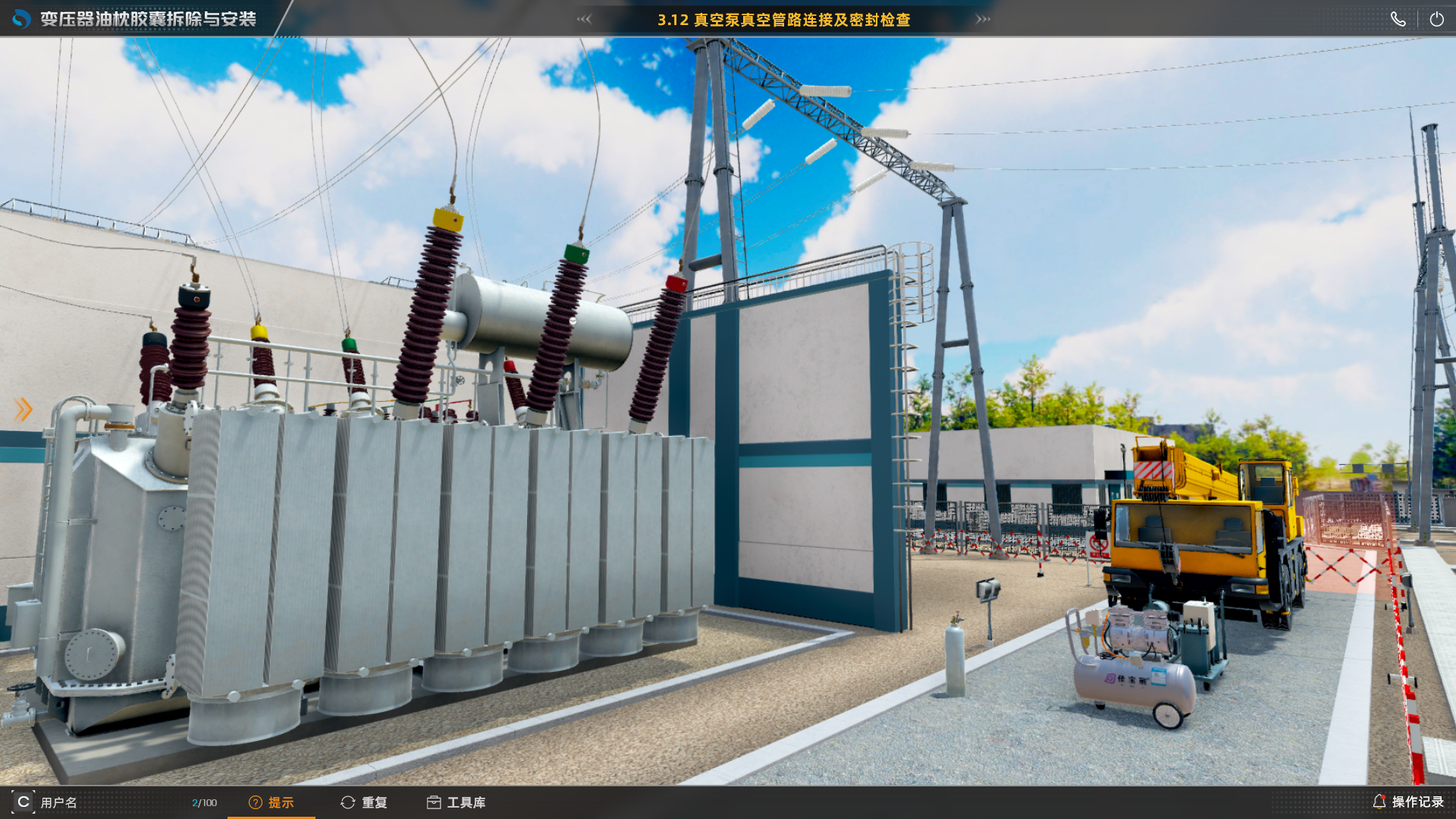The height and width of the screenshot is (819, 1456).
Task: Open the 工具库 toolbox
Action: coord(456,802)
